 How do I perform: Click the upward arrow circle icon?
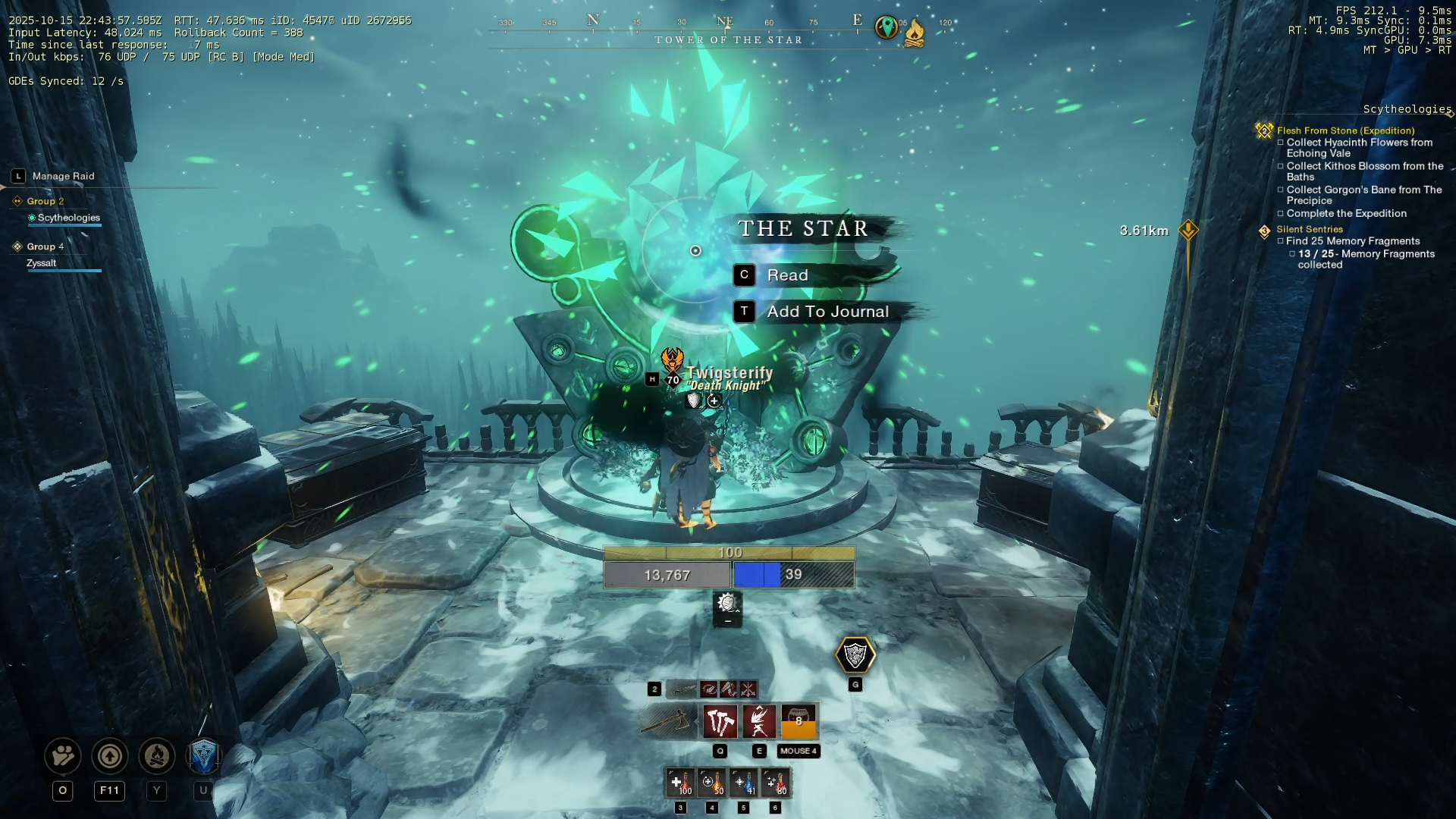110,756
